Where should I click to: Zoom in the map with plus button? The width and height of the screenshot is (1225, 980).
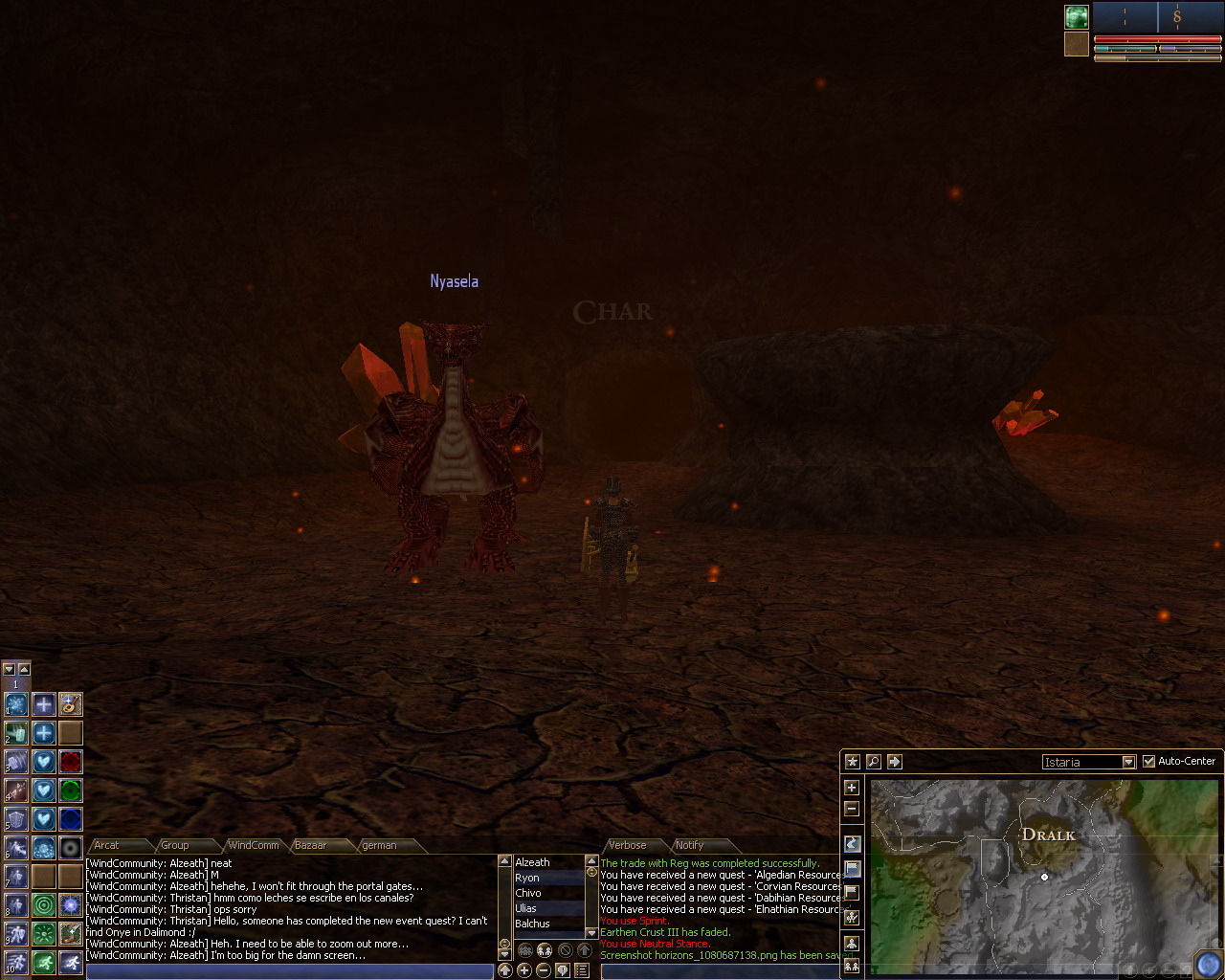click(x=852, y=788)
